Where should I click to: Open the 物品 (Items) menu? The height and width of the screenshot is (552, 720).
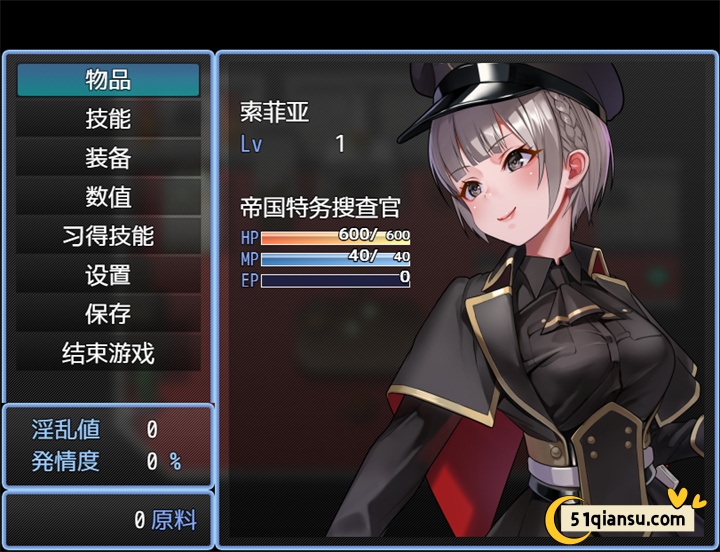coord(108,80)
